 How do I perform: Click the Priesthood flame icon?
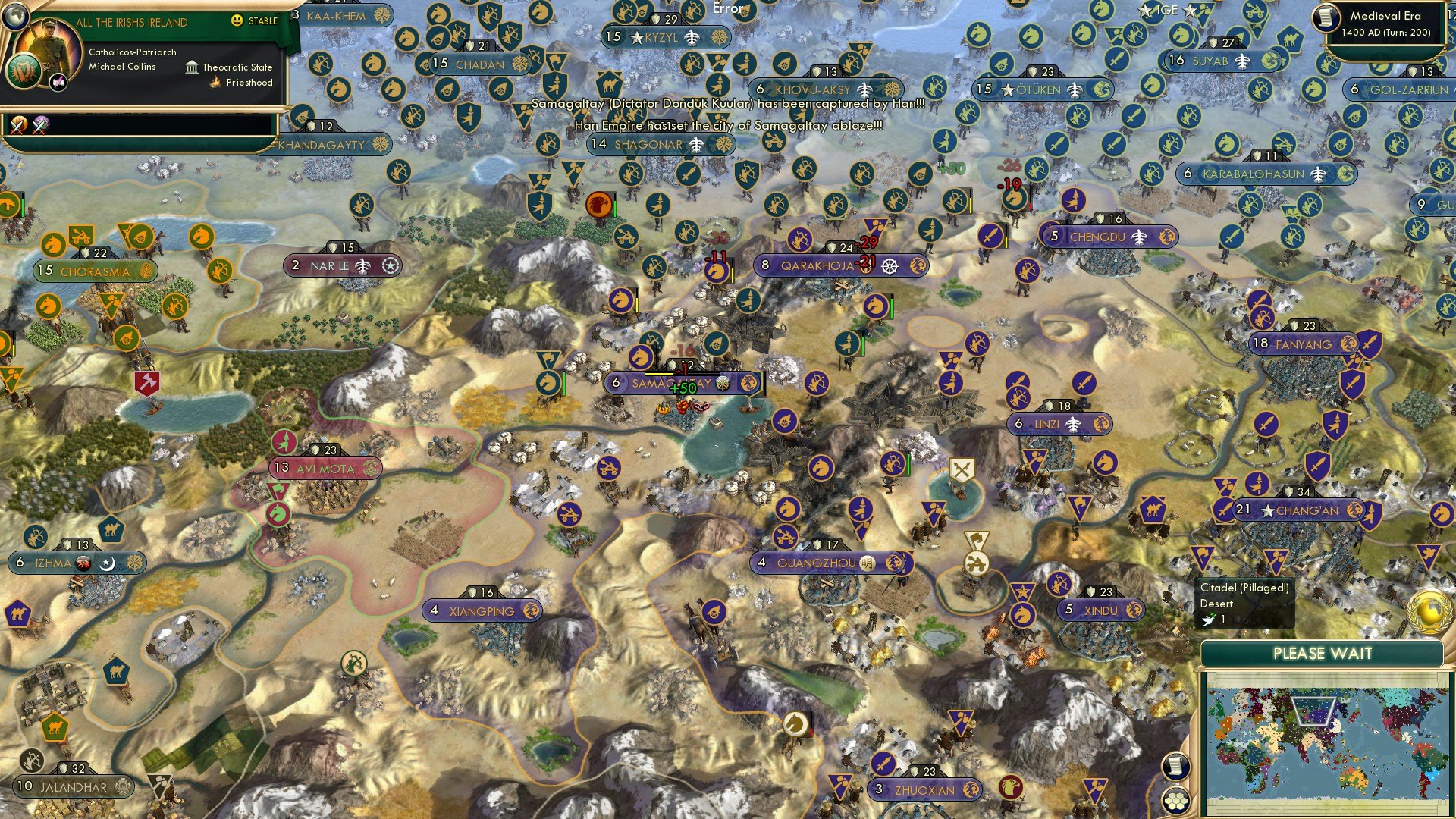coord(215,83)
